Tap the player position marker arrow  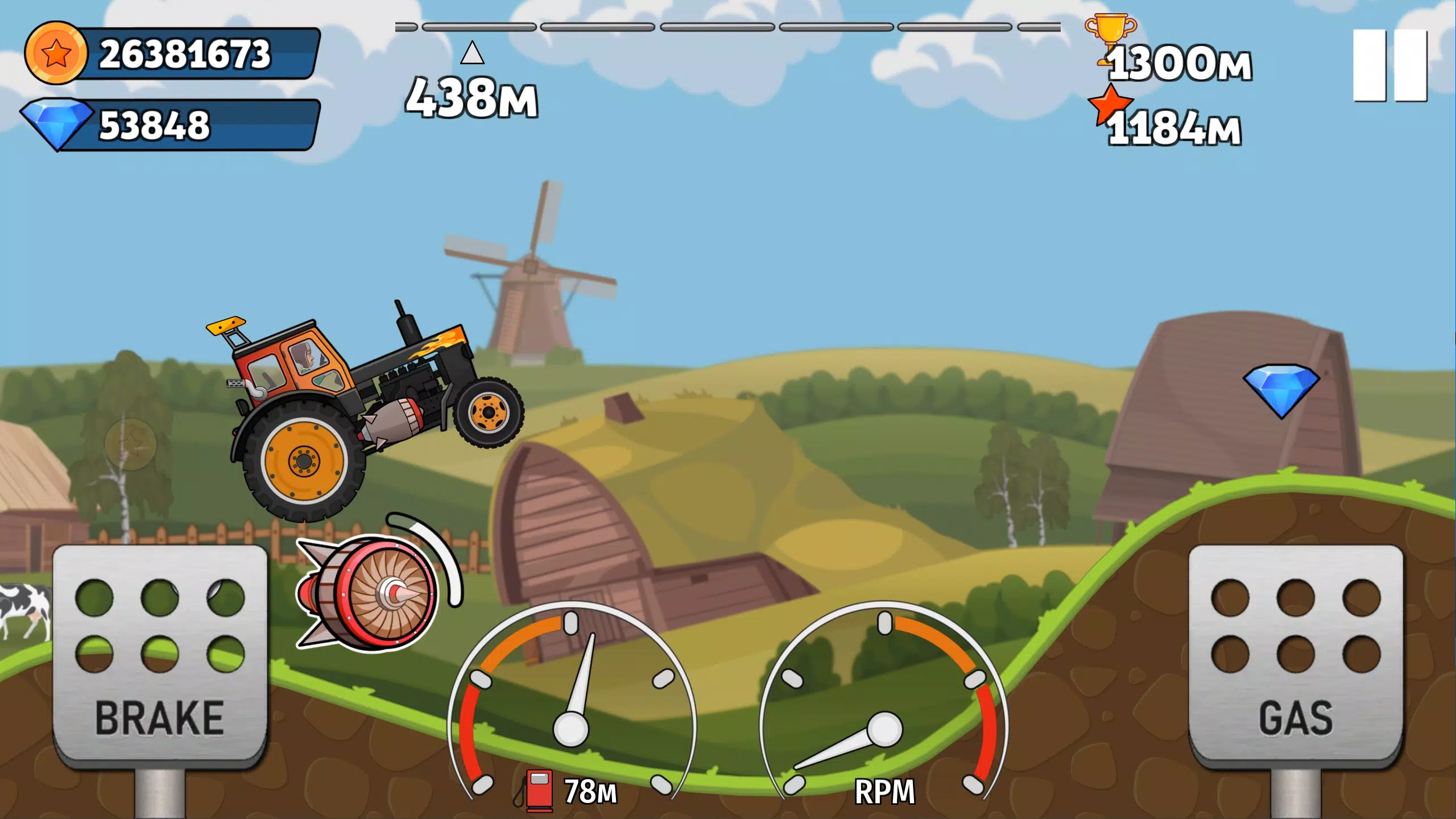471,53
